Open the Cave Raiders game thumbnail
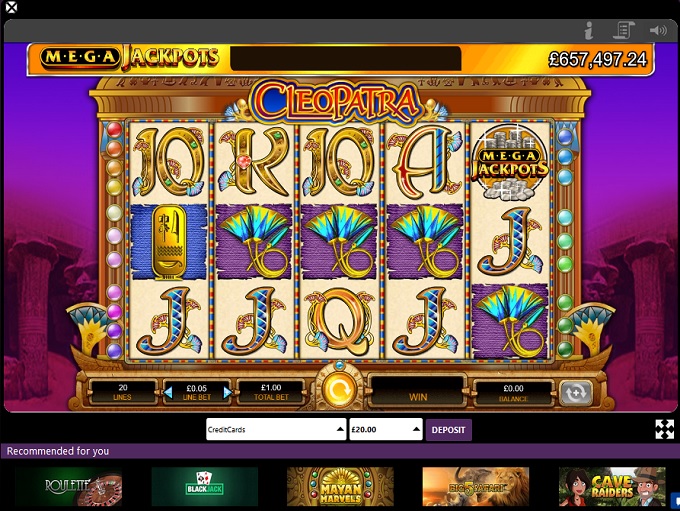Image resolution: width=680 pixels, height=511 pixels. coord(611,487)
